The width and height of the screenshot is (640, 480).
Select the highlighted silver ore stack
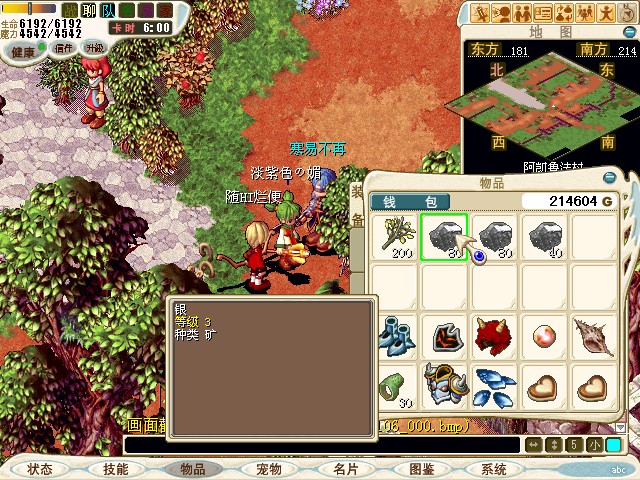coord(444,237)
